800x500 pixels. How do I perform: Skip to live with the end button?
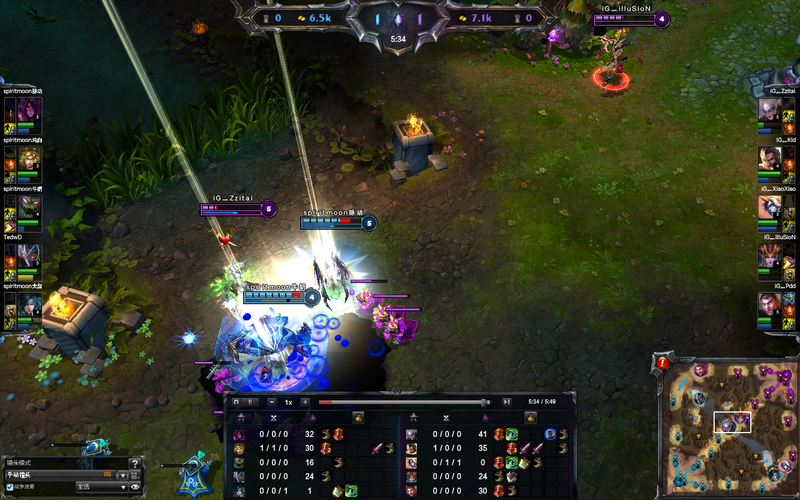click(506, 402)
